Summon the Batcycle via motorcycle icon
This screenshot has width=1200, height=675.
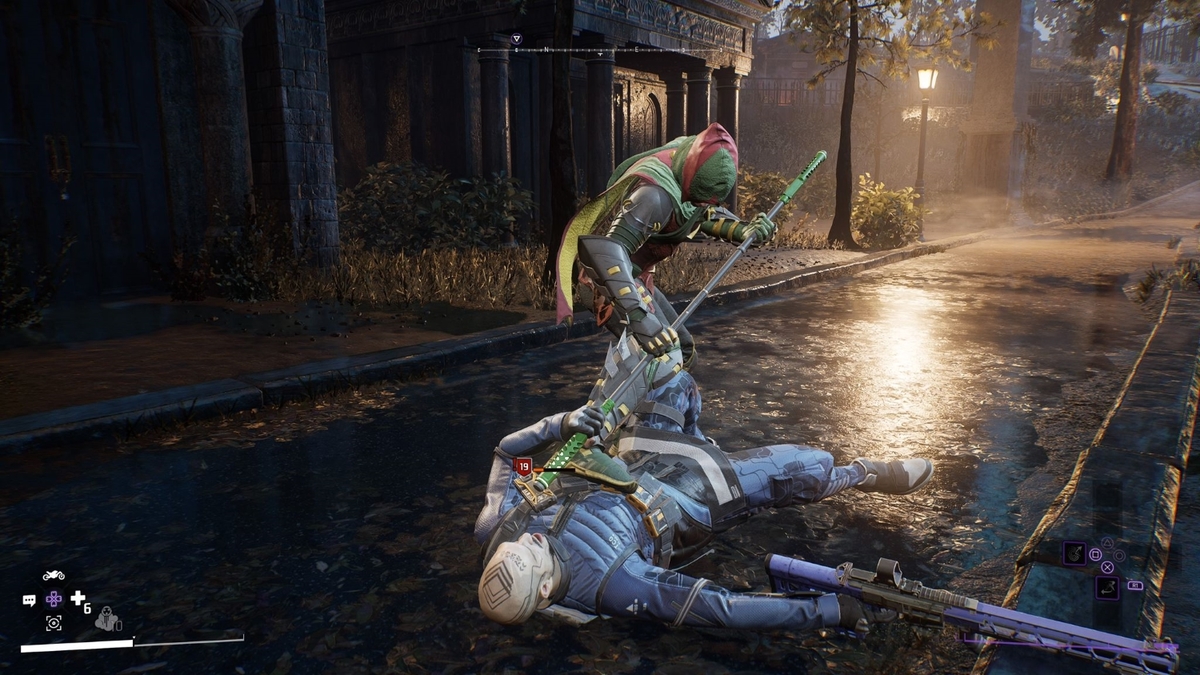[54, 576]
